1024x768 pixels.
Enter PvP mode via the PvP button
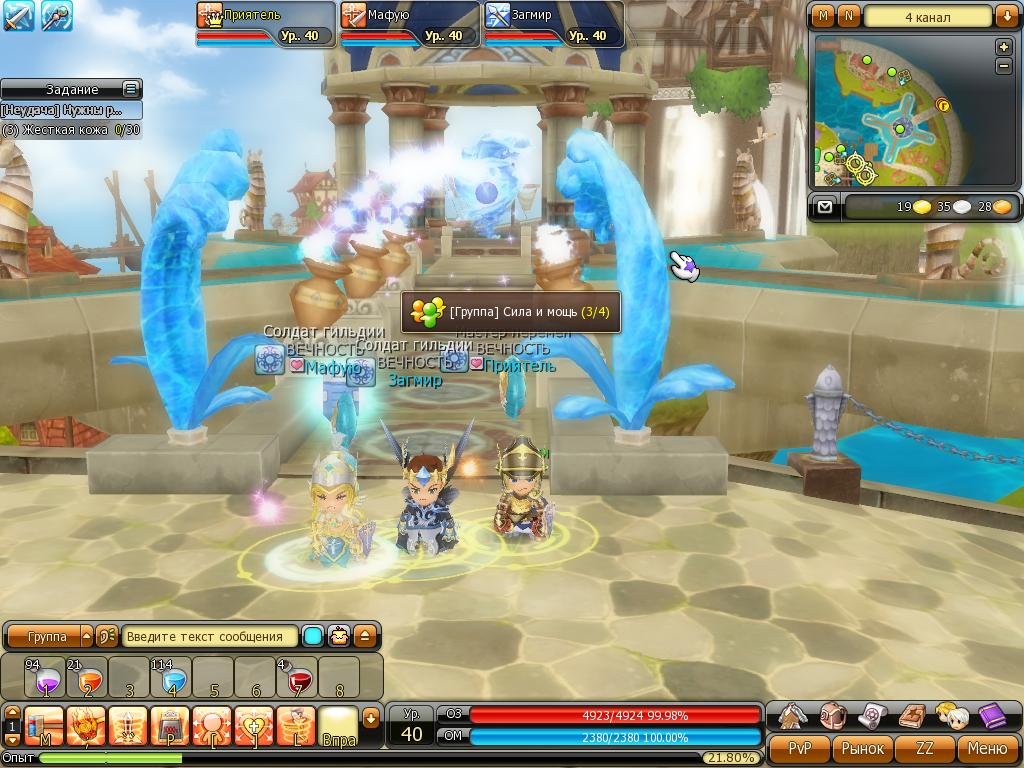(x=800, y=748)
